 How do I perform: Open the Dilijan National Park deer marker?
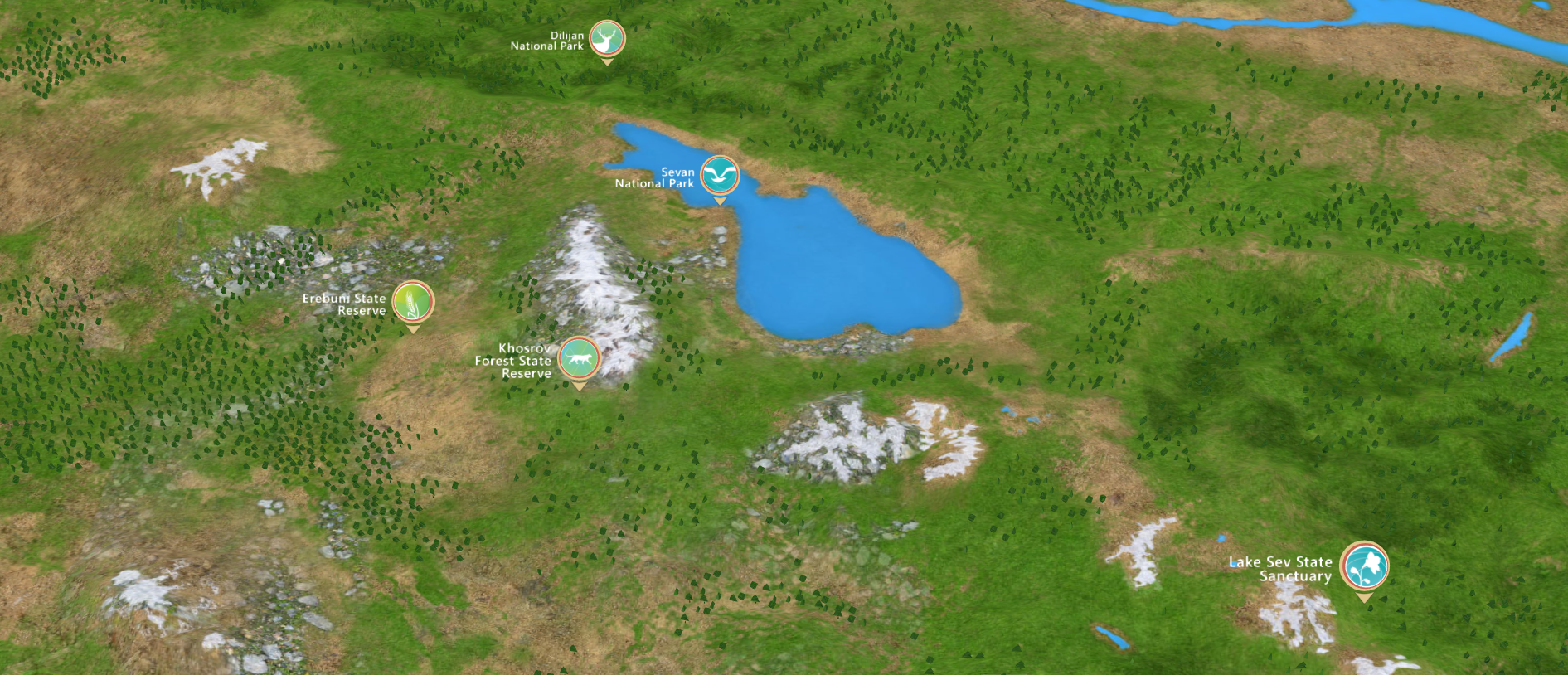click(x=607, y=39)
